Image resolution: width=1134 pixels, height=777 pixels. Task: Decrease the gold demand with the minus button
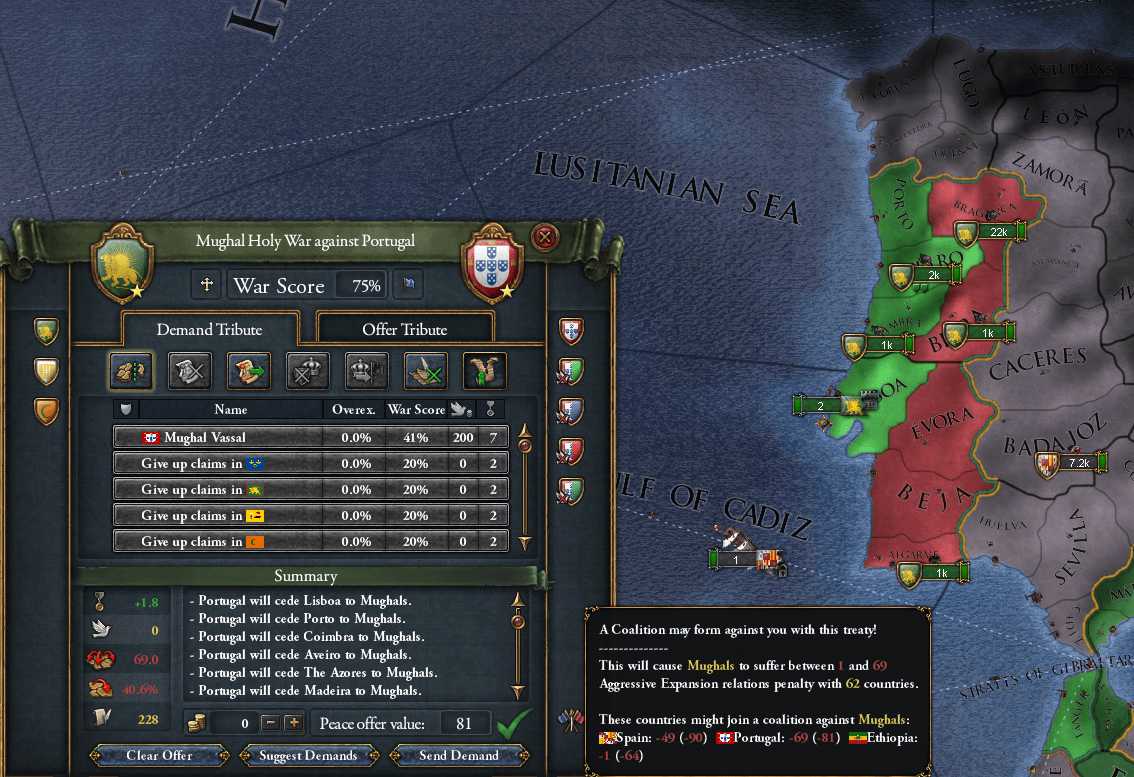[x=270, y=722]
